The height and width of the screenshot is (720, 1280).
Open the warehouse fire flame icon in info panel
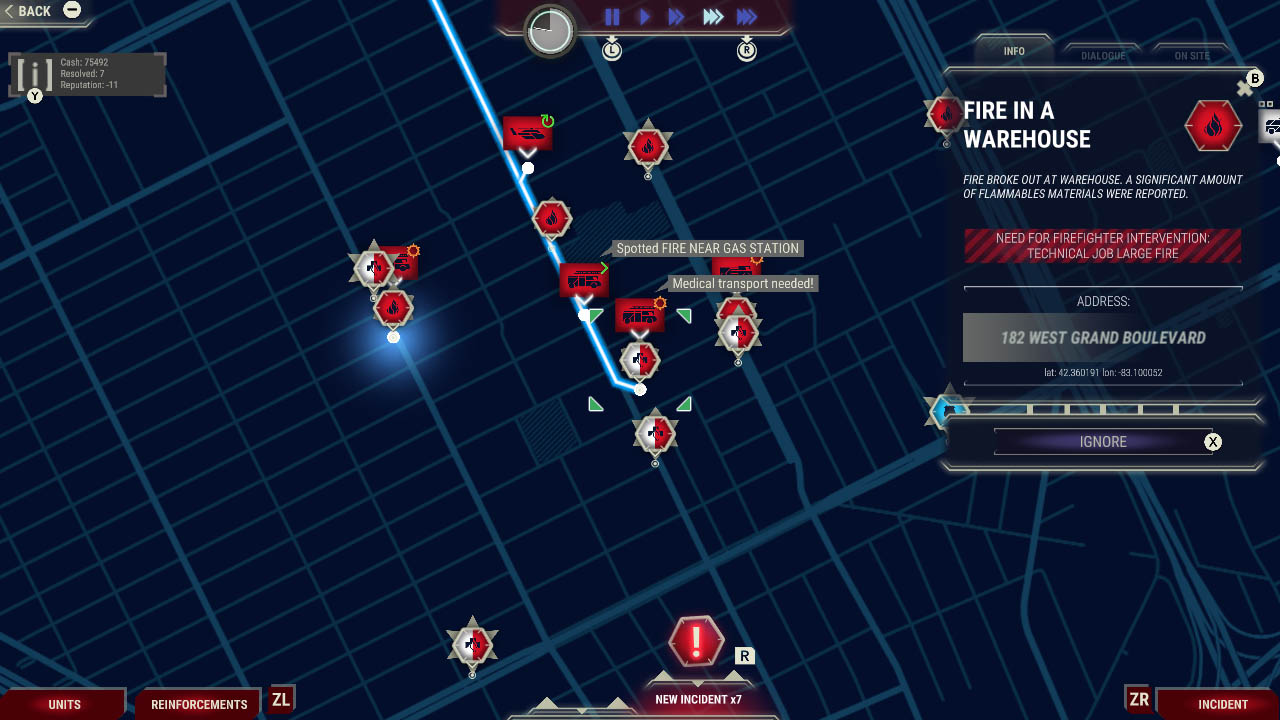1213,126
